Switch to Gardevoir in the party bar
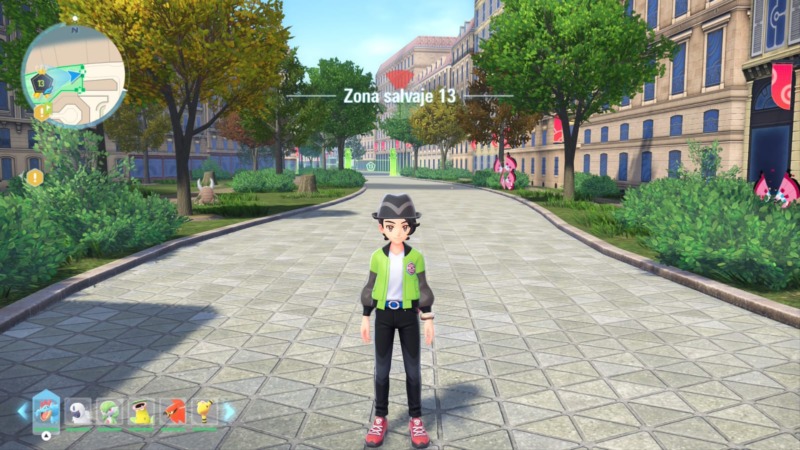Image resolution: width=800 pixels, height=450 pixels. (109, 412)
